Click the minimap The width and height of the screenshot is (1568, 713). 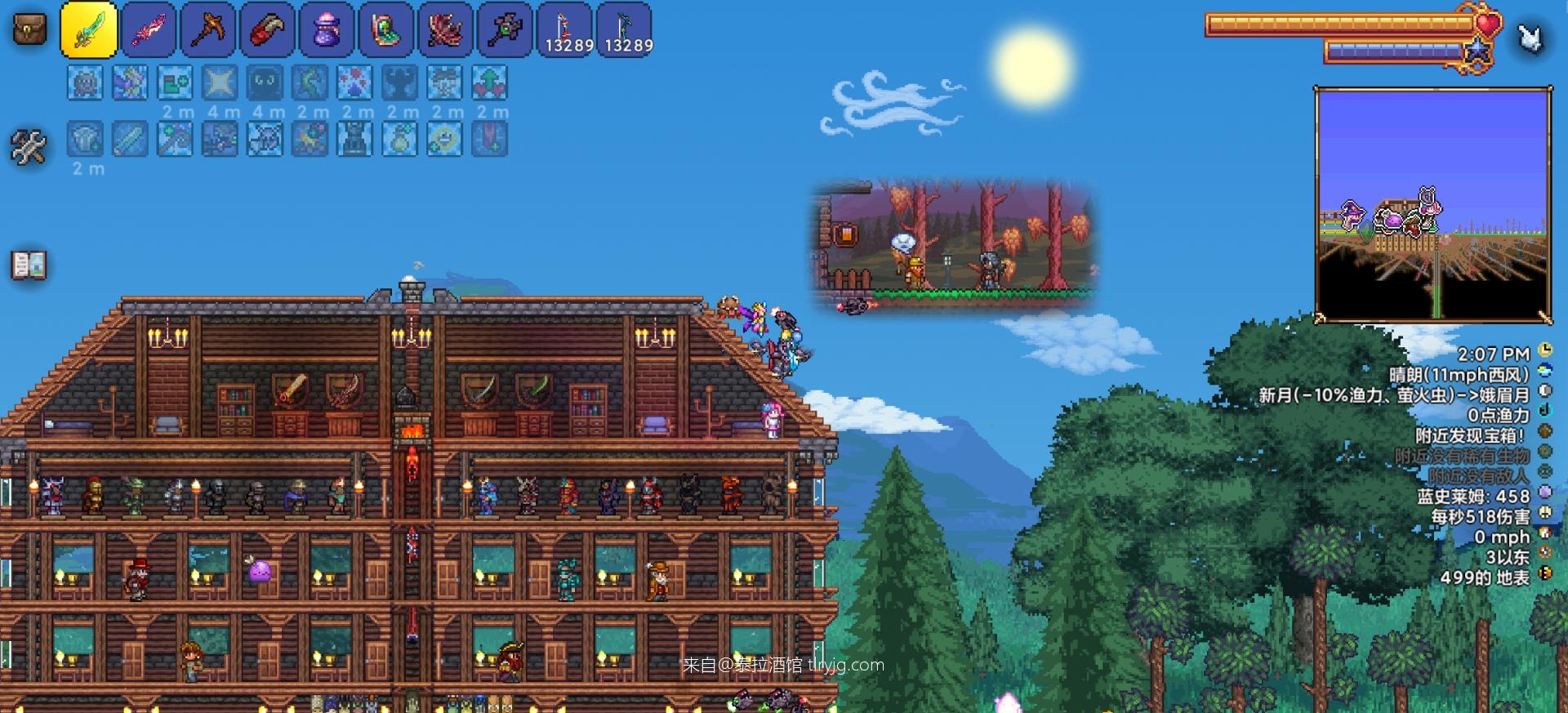1433,204
